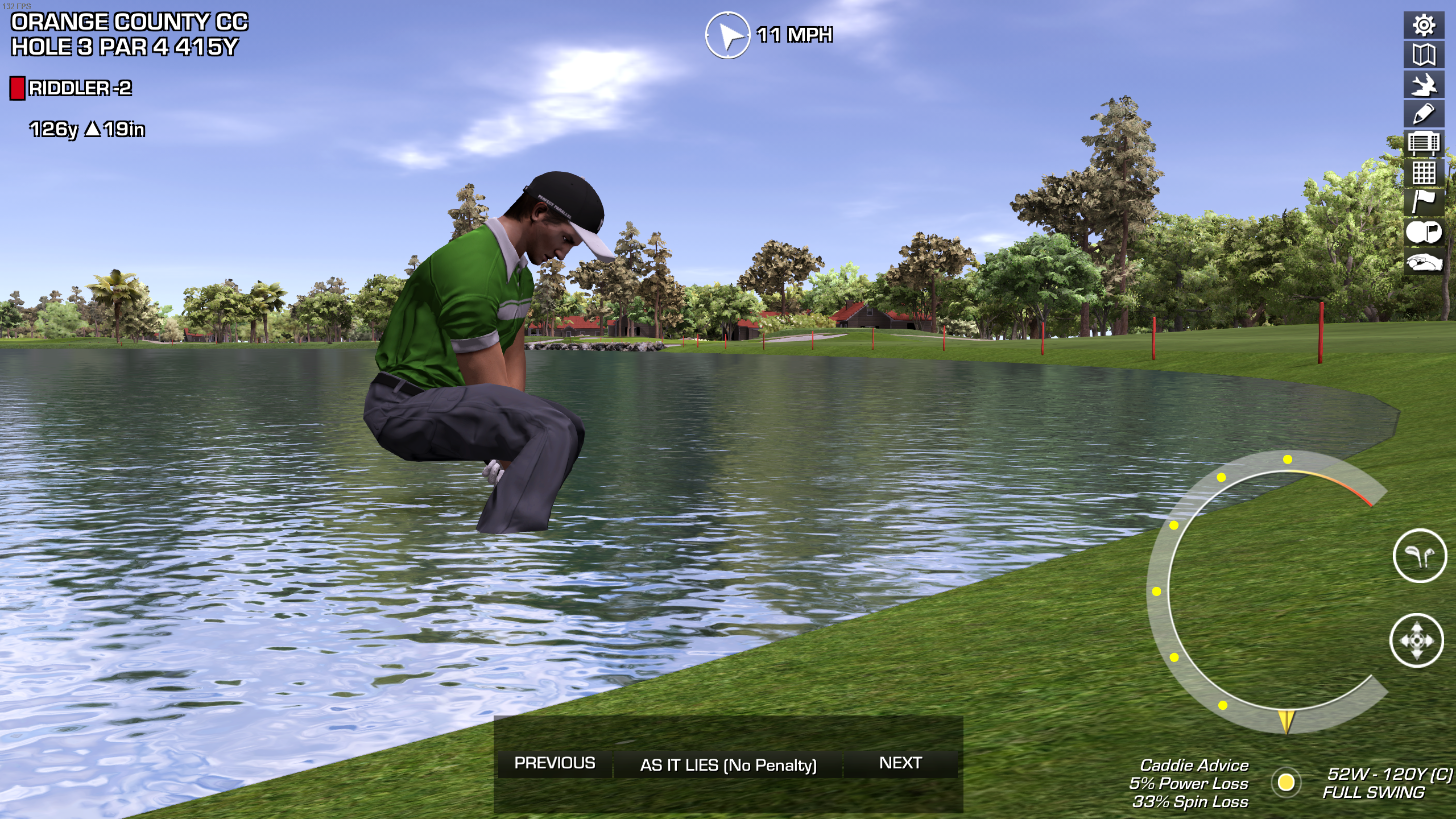Go to the NEXT drop option

pyautogui.click(x=900, y=763)
